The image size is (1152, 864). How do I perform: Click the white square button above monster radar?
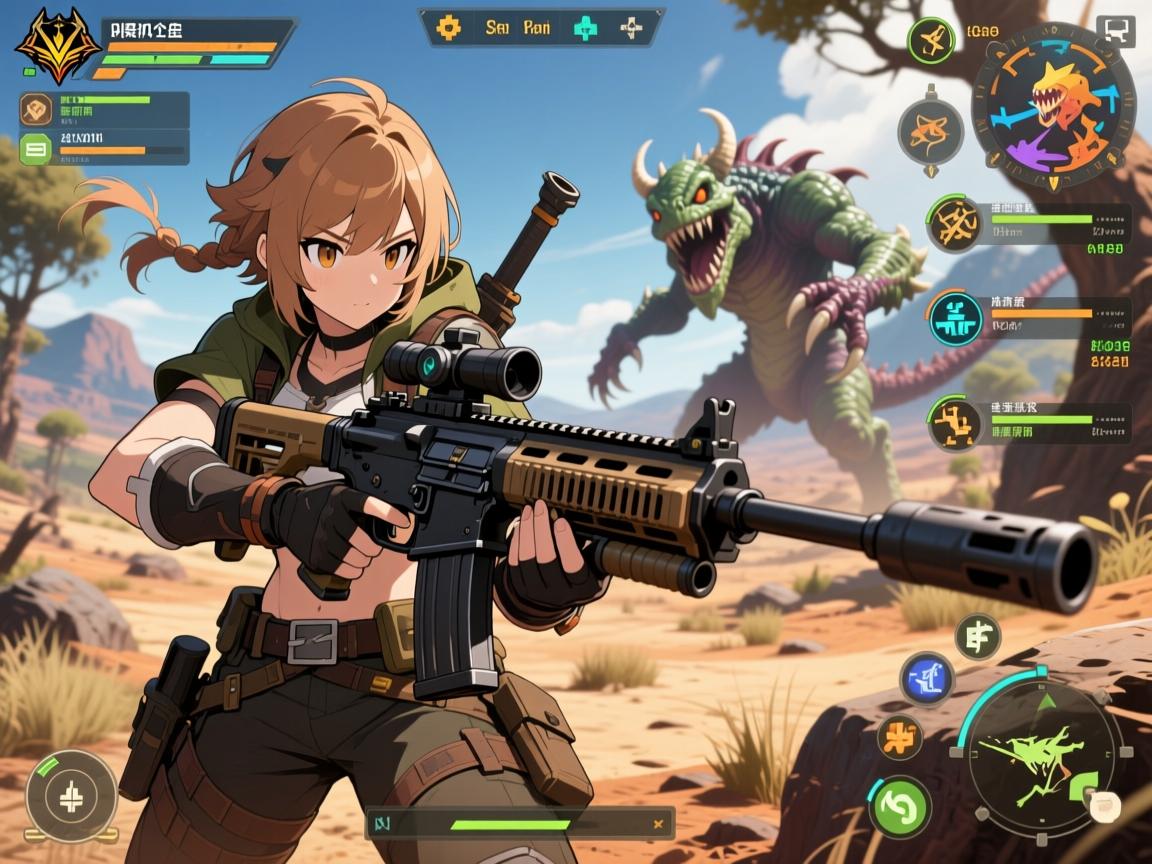point(1115,30)
